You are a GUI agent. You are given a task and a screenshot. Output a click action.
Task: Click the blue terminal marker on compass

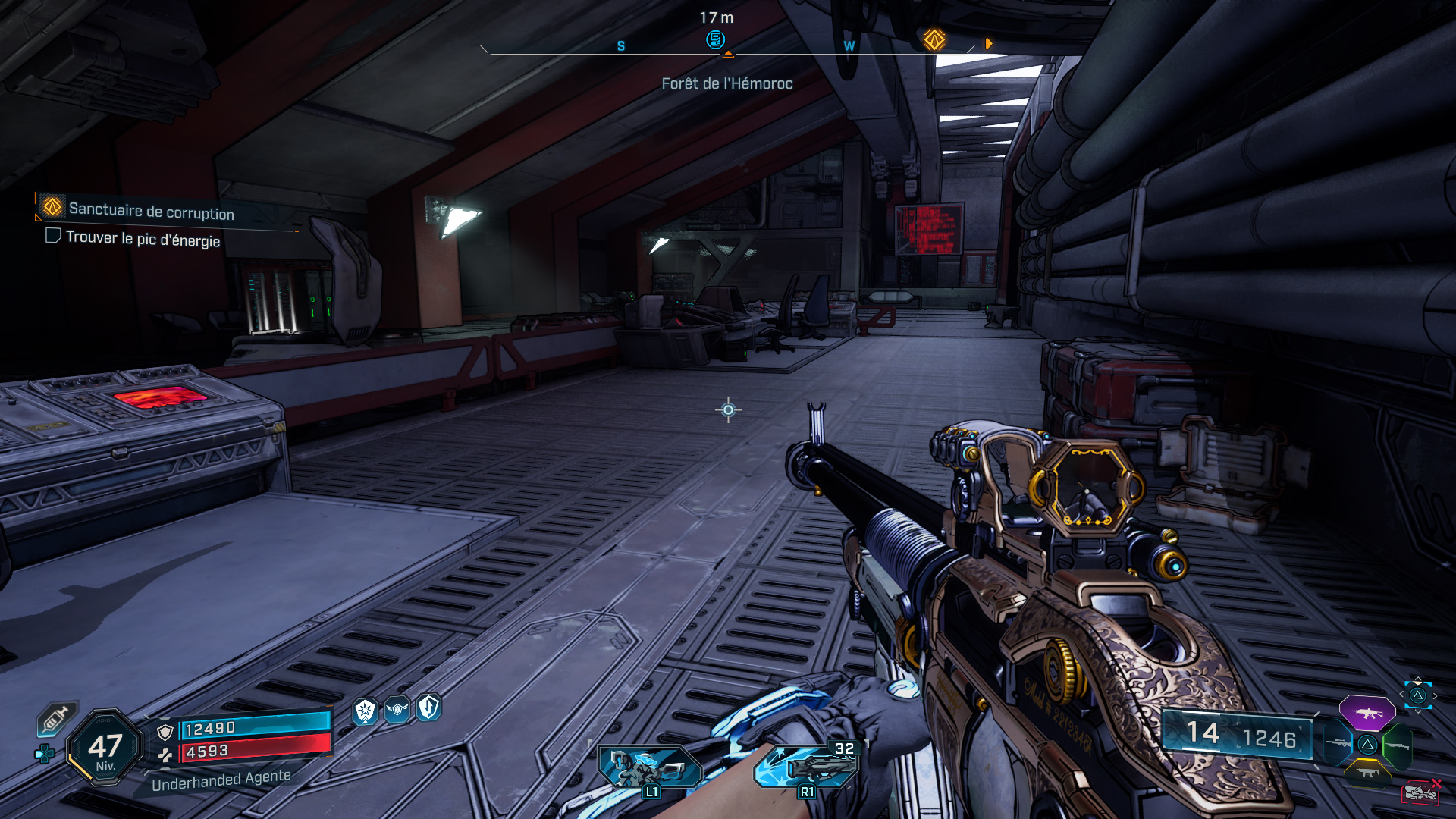coord(715,39)
